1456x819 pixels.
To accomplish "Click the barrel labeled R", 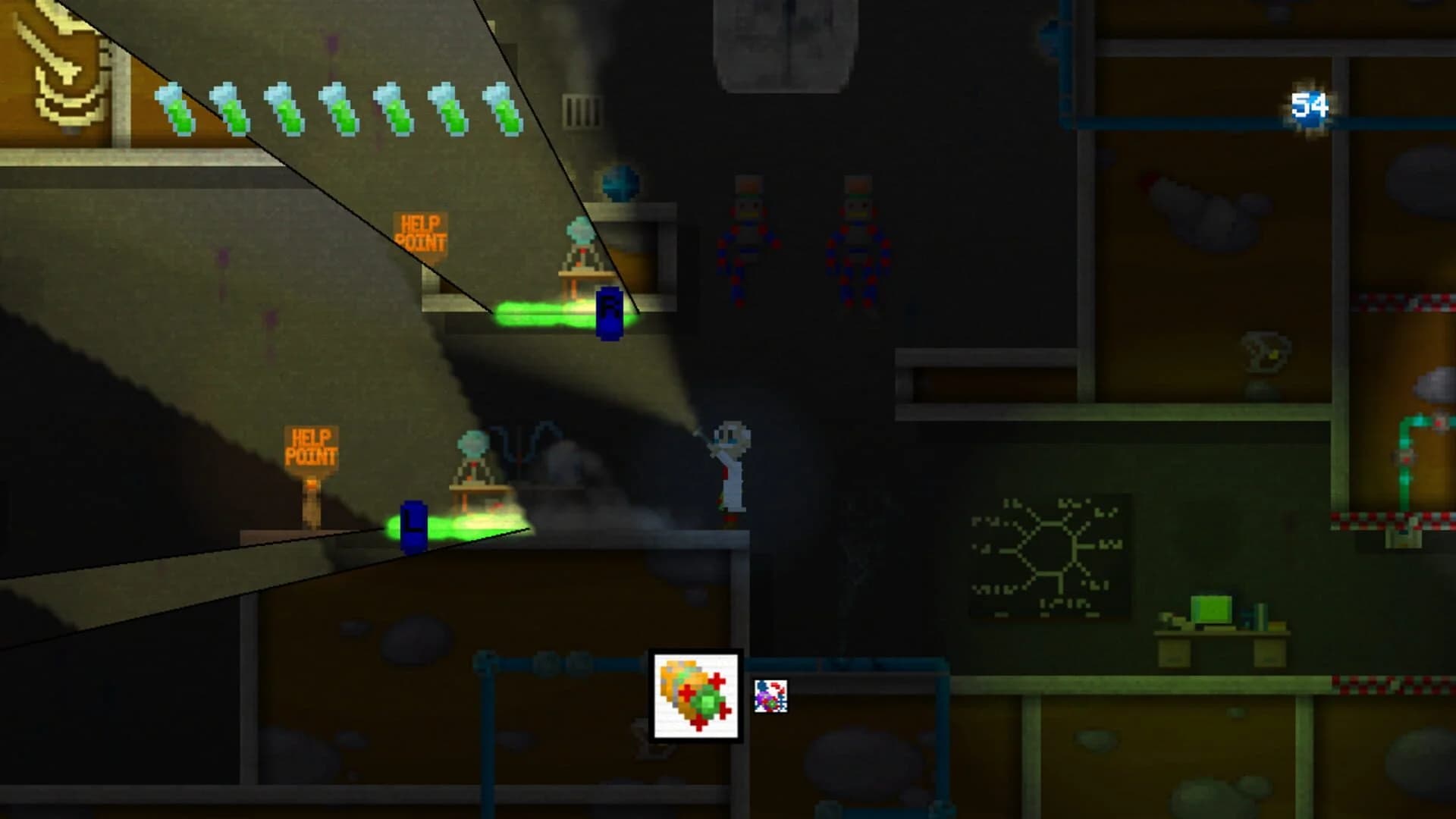I will [x=610, y=311].
